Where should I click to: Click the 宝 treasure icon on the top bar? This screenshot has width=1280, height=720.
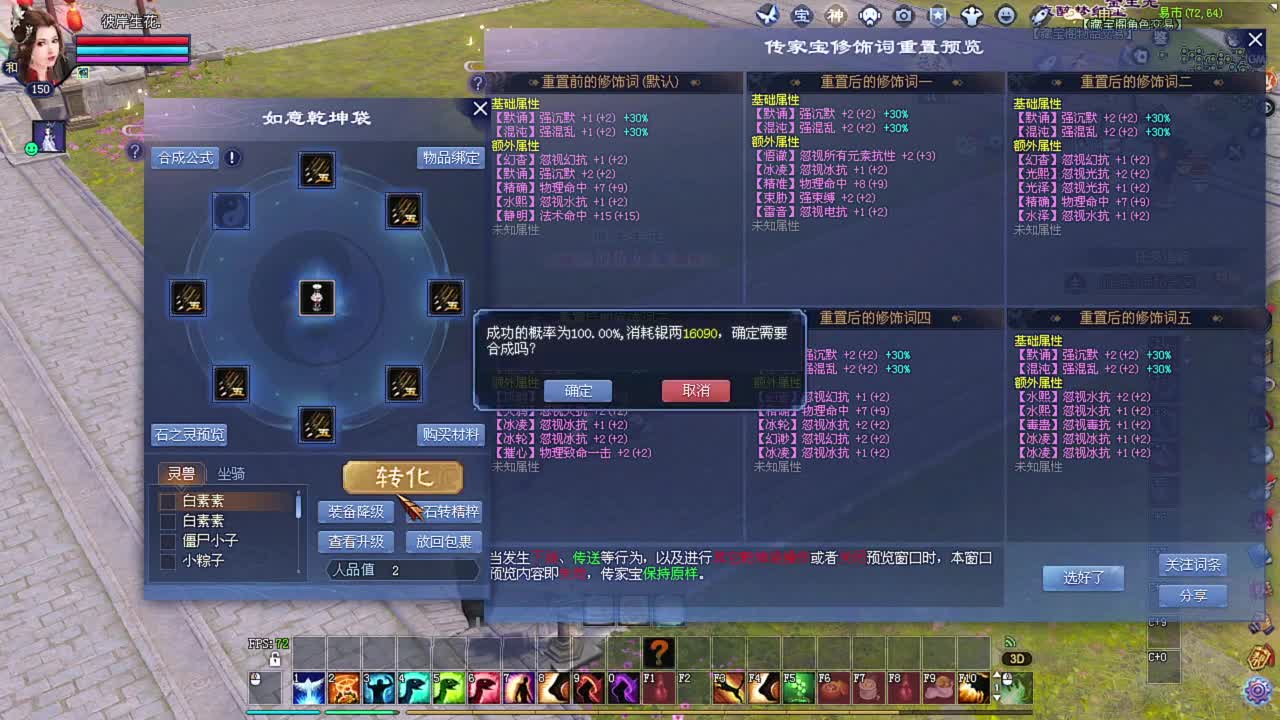[x=802, y=14]
